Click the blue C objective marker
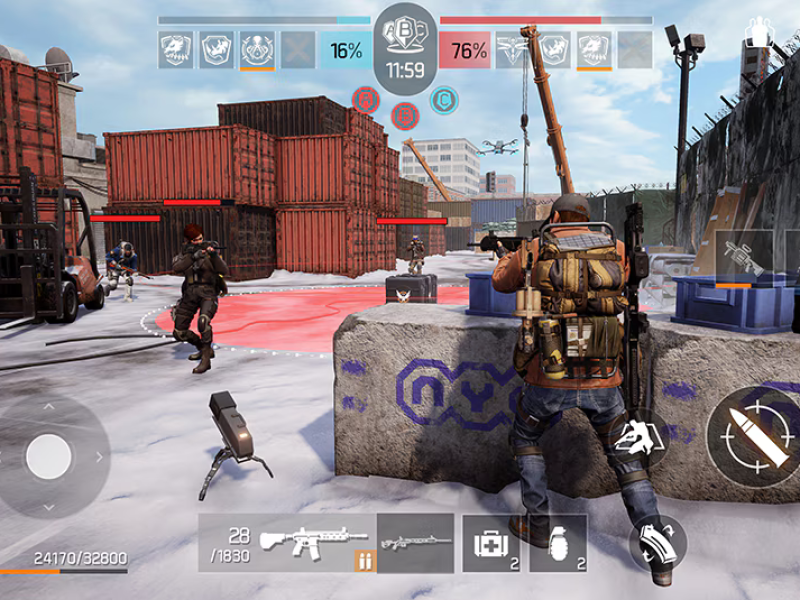Viewport: 800px width, 600px height. click(x=444, y=100)
